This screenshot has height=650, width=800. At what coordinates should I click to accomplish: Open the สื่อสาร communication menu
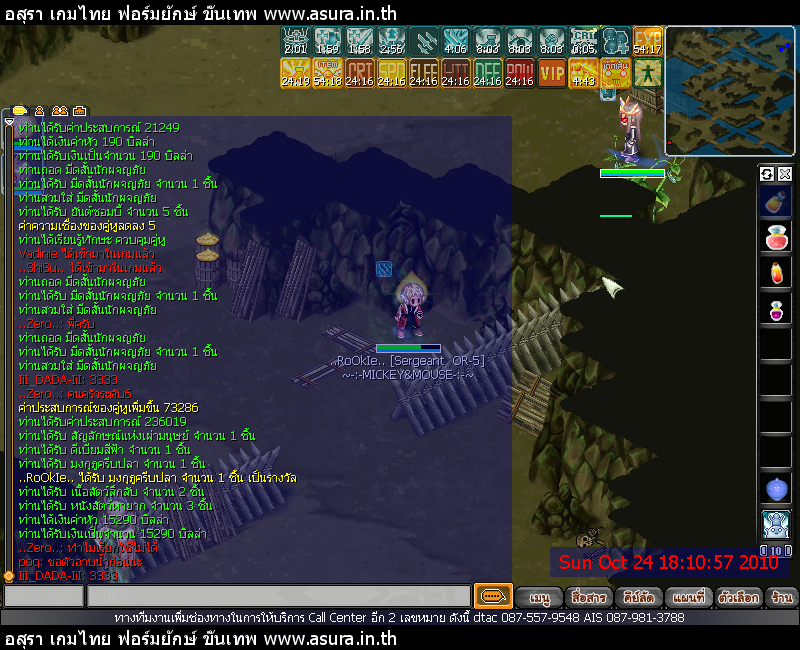point(587,597)
